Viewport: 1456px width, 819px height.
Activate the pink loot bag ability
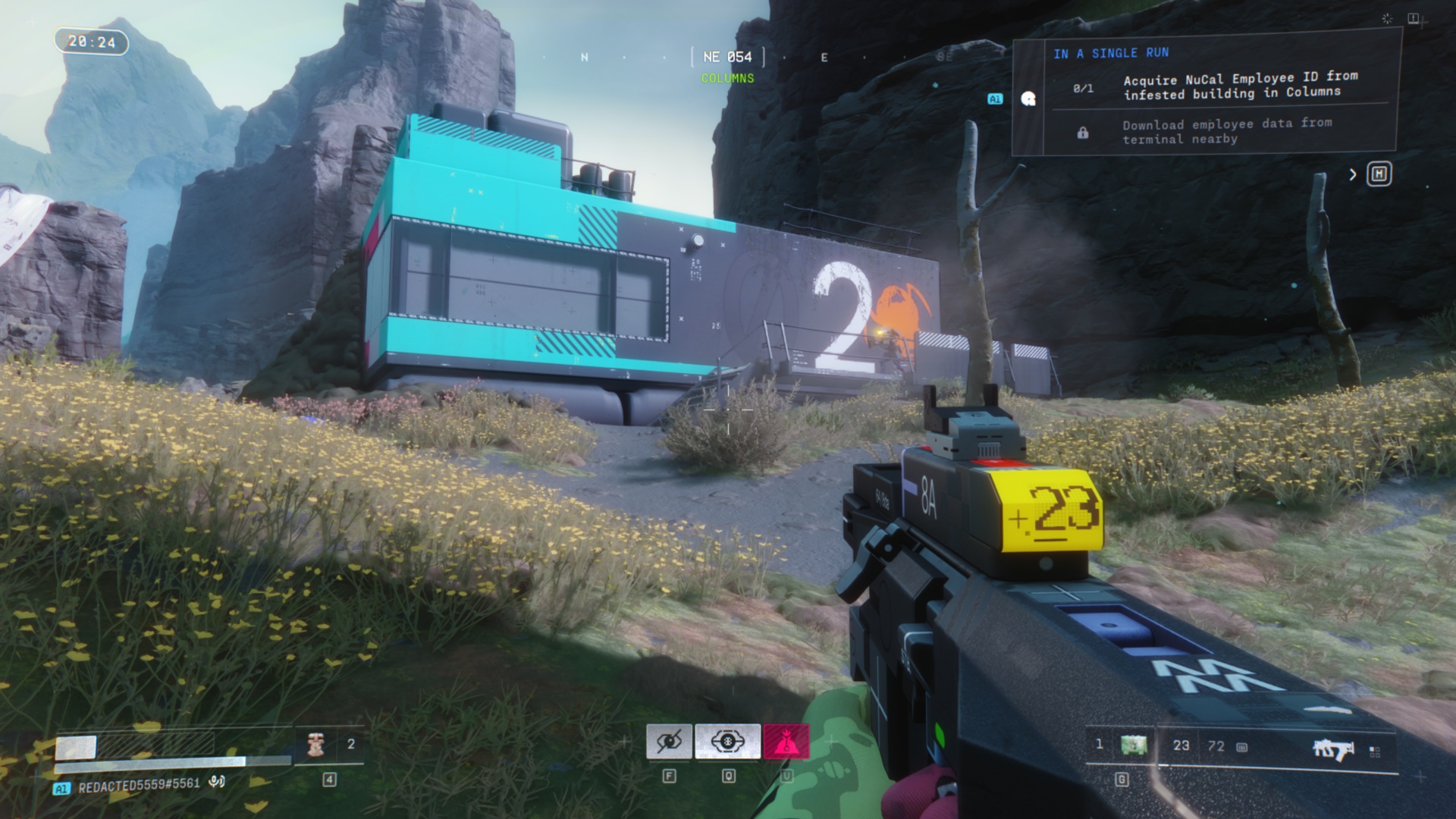[786, 742]
